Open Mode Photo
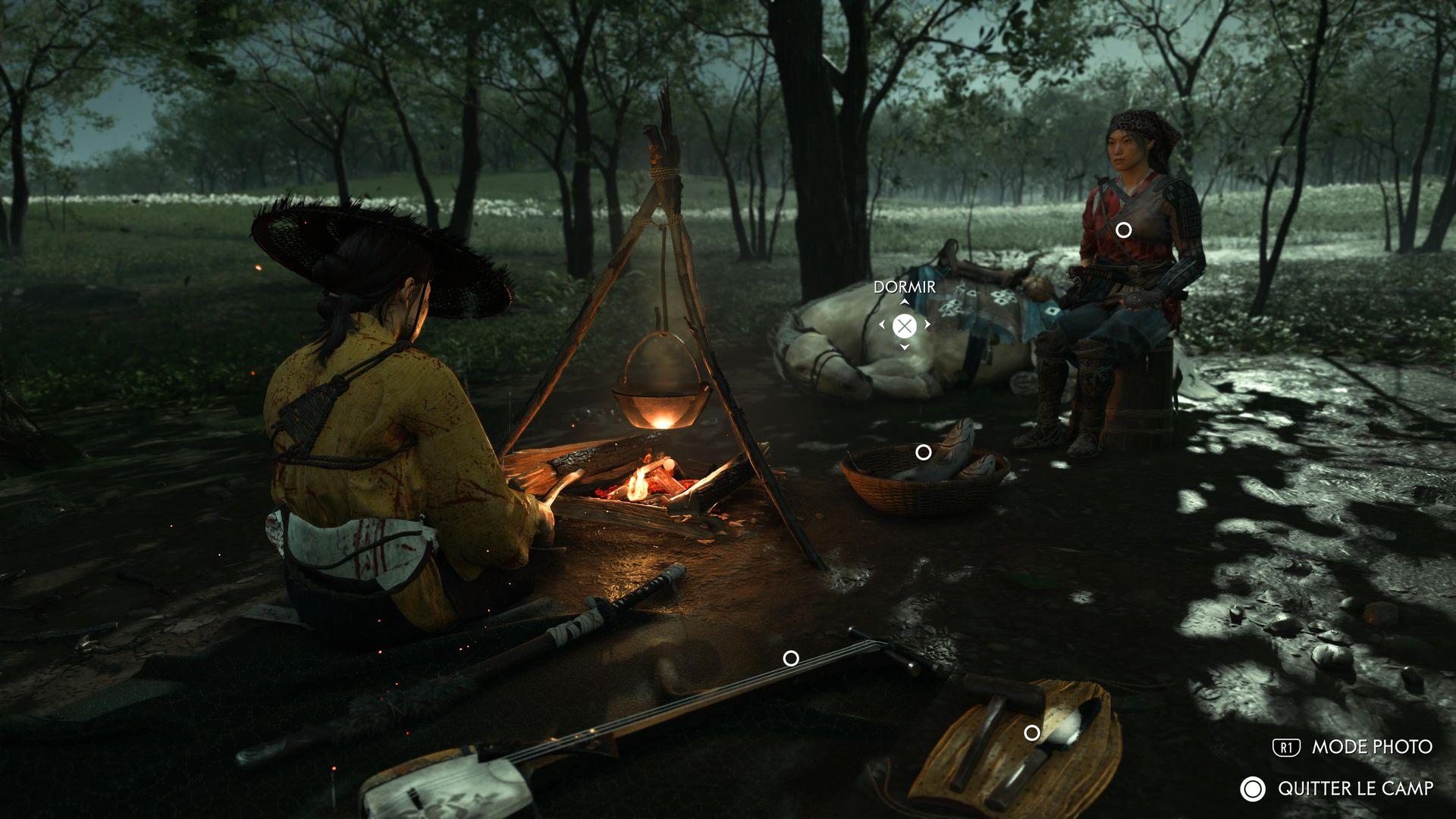 1354,747
